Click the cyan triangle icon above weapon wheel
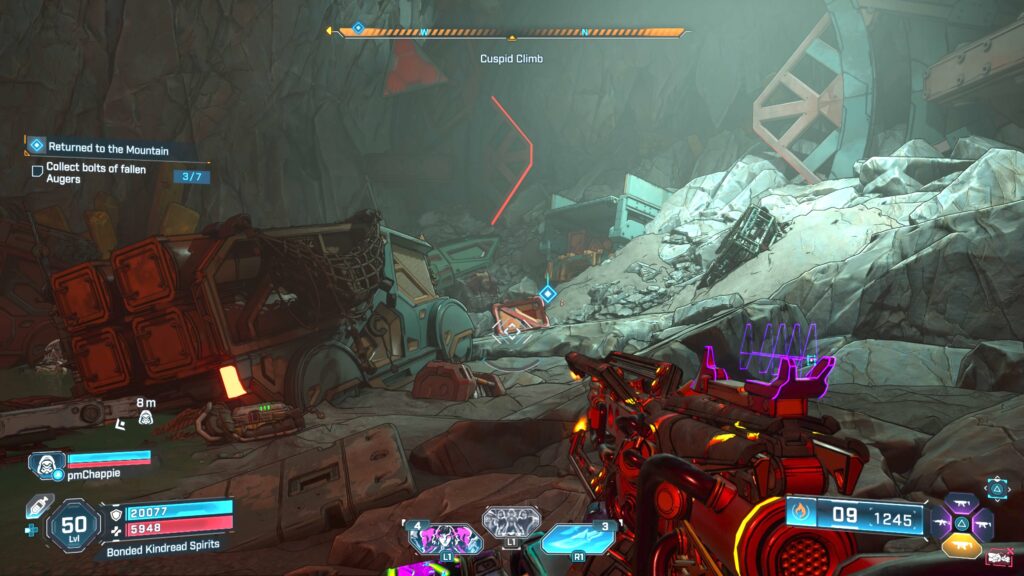The width and height of the screenshot is (1024, 576). [x=997, y=487]
